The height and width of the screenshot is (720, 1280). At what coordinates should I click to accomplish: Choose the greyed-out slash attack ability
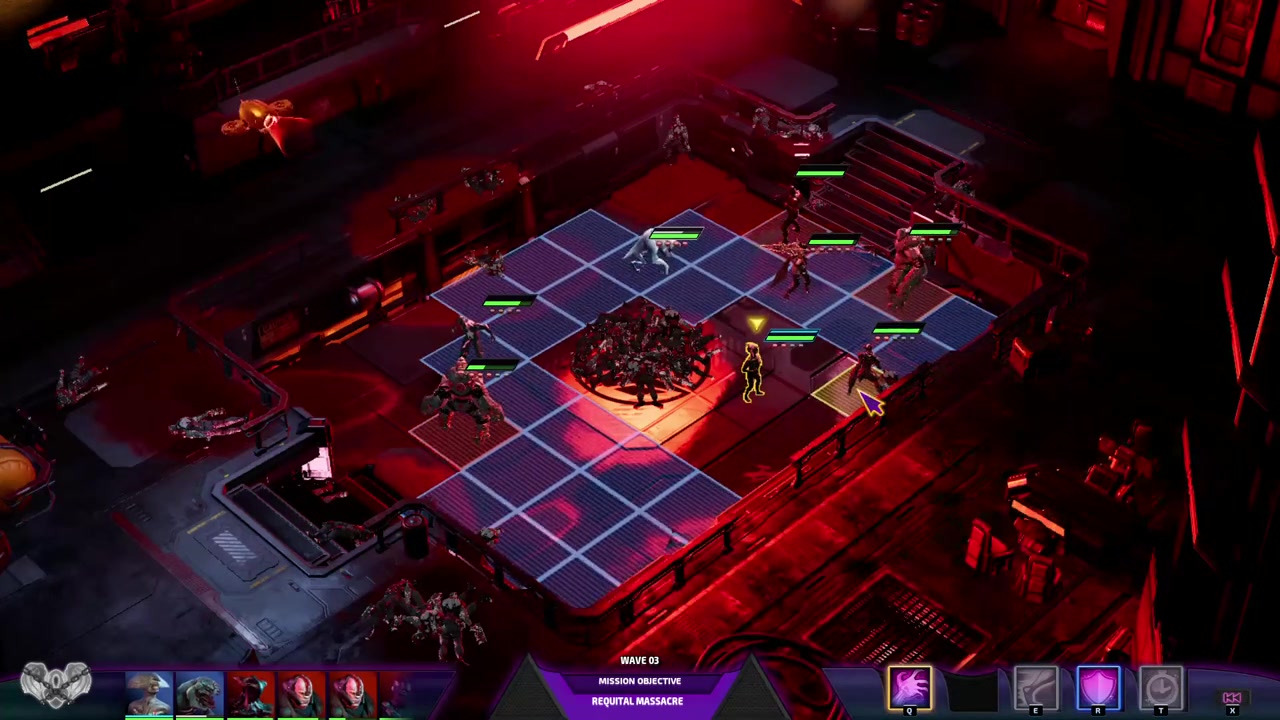tap(1035, 688)
